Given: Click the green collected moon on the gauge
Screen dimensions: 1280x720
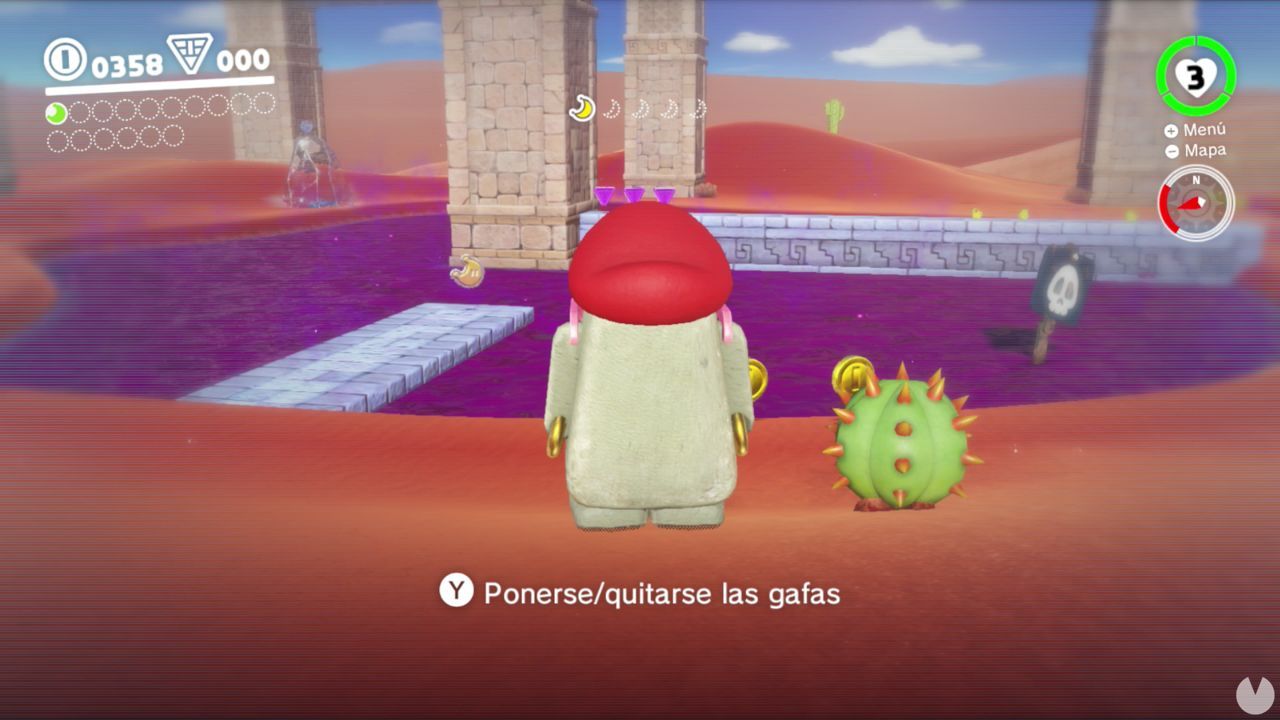Looking at the screenshot, I should coord(56,112).
